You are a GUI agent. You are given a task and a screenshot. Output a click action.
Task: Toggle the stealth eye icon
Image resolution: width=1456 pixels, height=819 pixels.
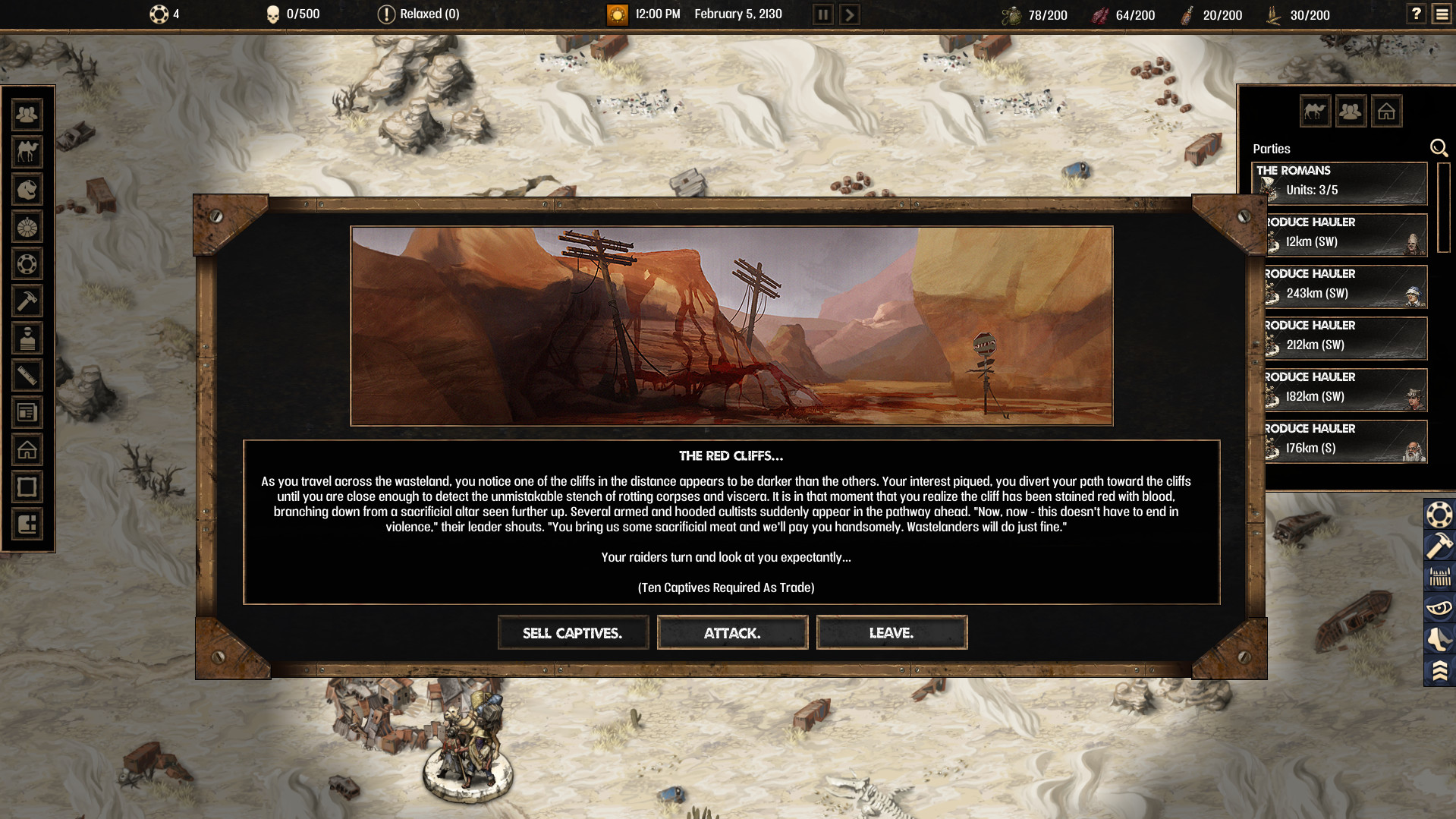click(x=1439, y=607)
